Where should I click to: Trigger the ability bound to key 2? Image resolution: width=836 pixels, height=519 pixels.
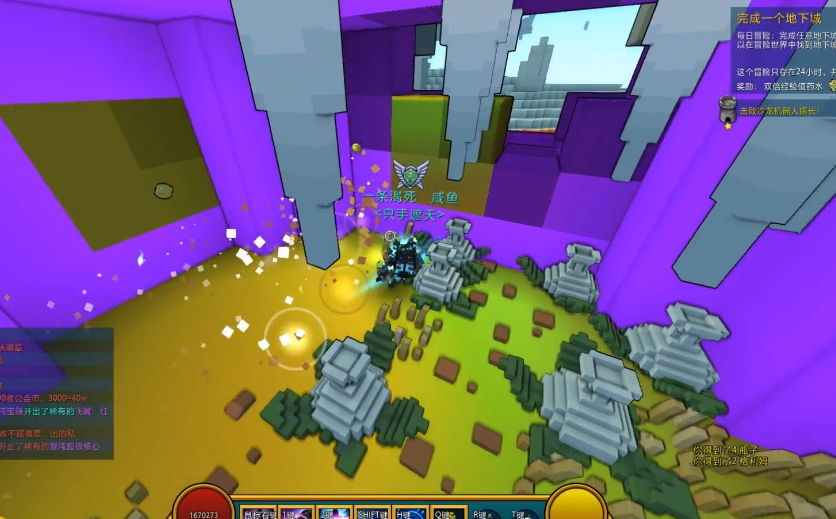tap(334, 513)
